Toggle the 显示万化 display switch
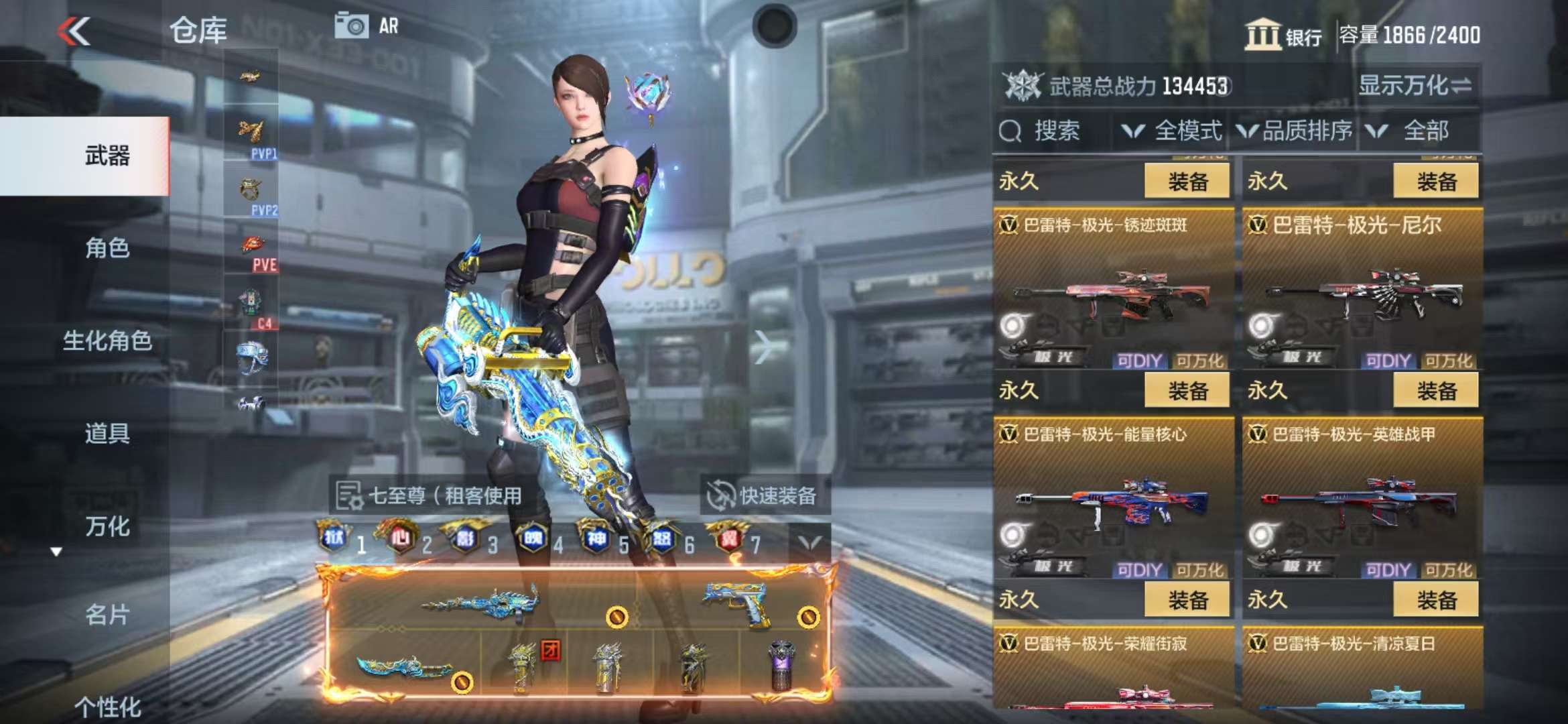Image resolution: width=1568 pixels, height=724 pixels. pos(1414,86)
